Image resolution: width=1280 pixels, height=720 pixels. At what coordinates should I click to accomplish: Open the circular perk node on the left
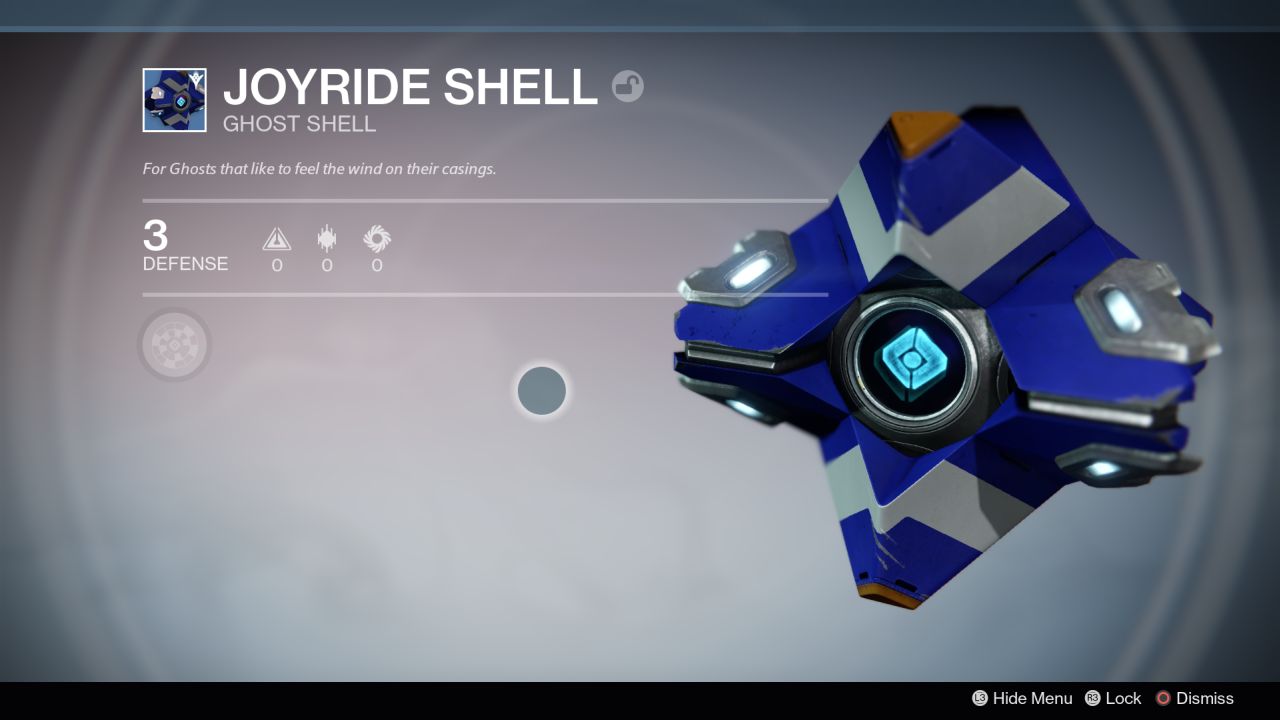[174, 344]
